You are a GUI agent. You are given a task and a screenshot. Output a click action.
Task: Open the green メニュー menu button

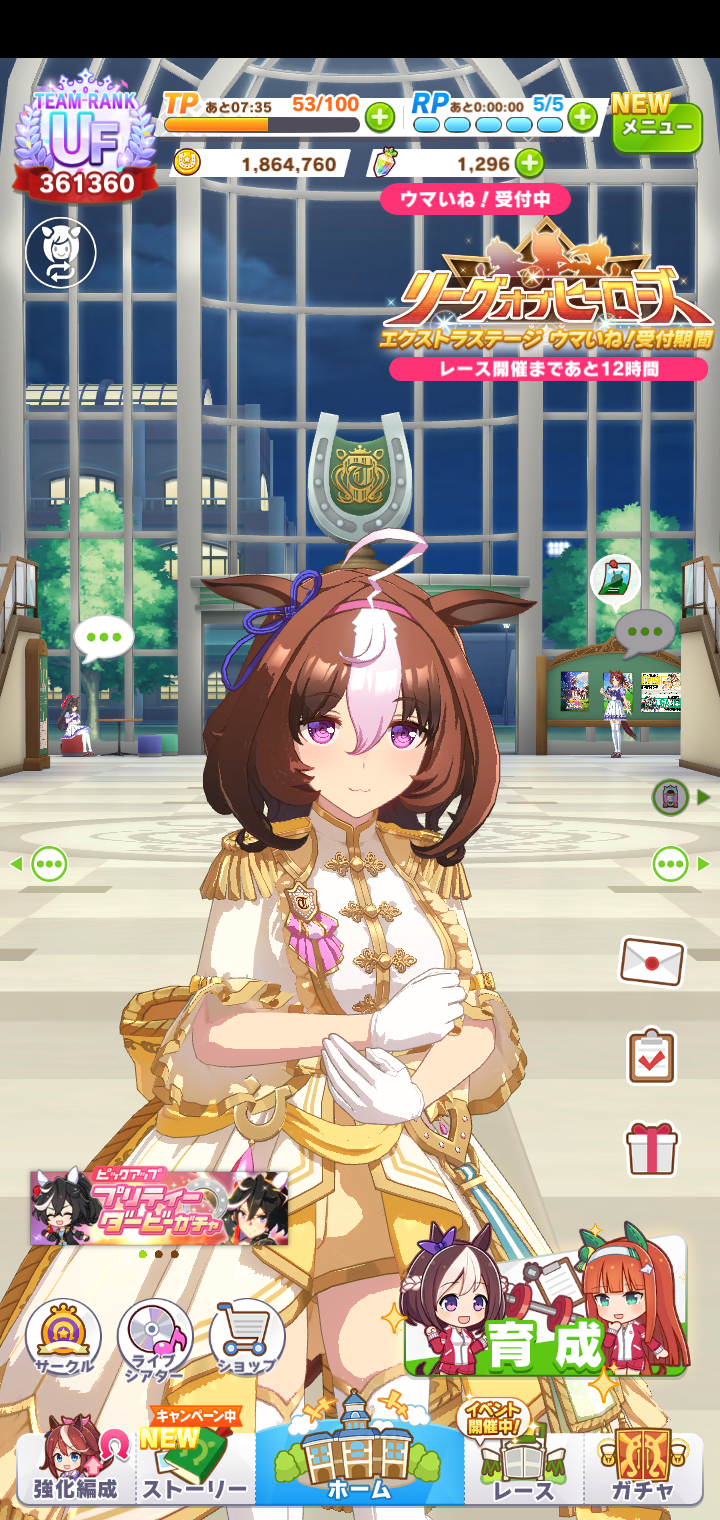click(x=657, y=124)
